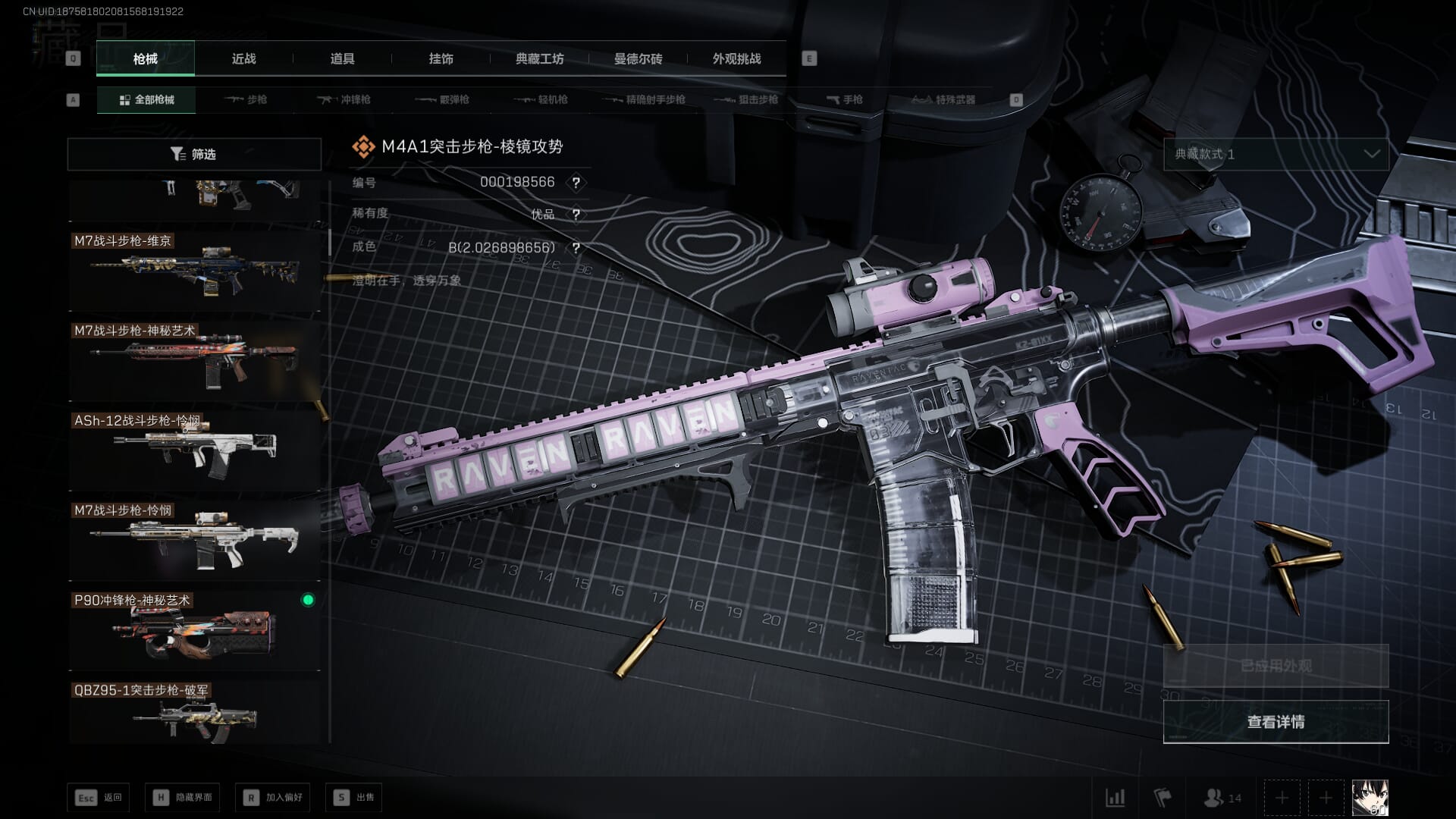Click 查看详情 view details button
Image resolution: width=1456 pixels, height=819 pixels.
coord(1276,722)
